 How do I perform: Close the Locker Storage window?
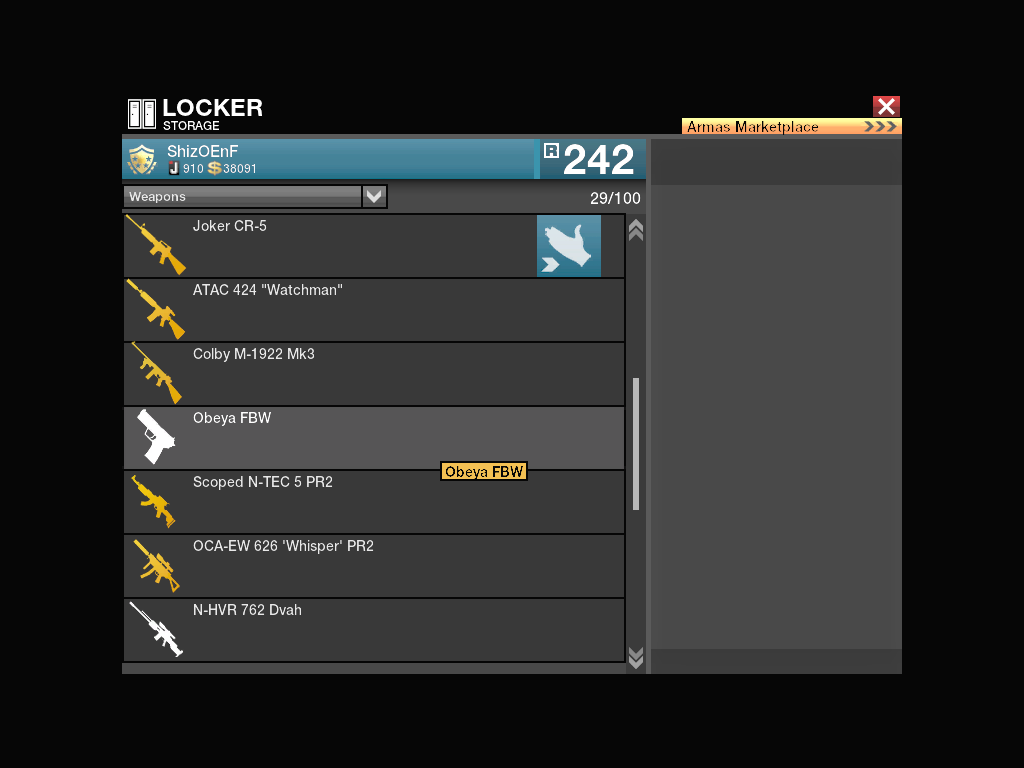coord(886,107)
